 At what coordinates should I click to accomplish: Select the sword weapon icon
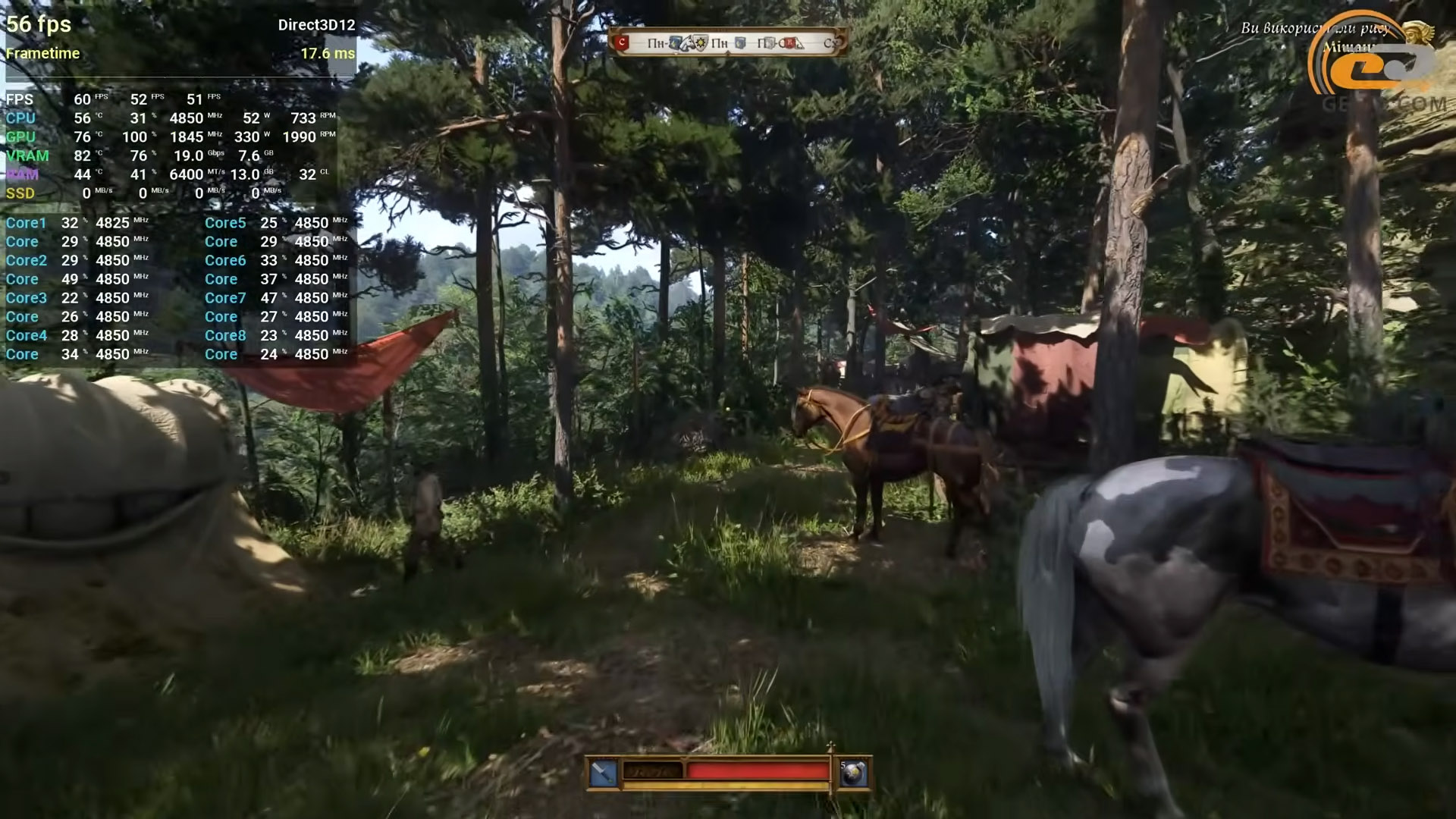click(x=604, y=773)
